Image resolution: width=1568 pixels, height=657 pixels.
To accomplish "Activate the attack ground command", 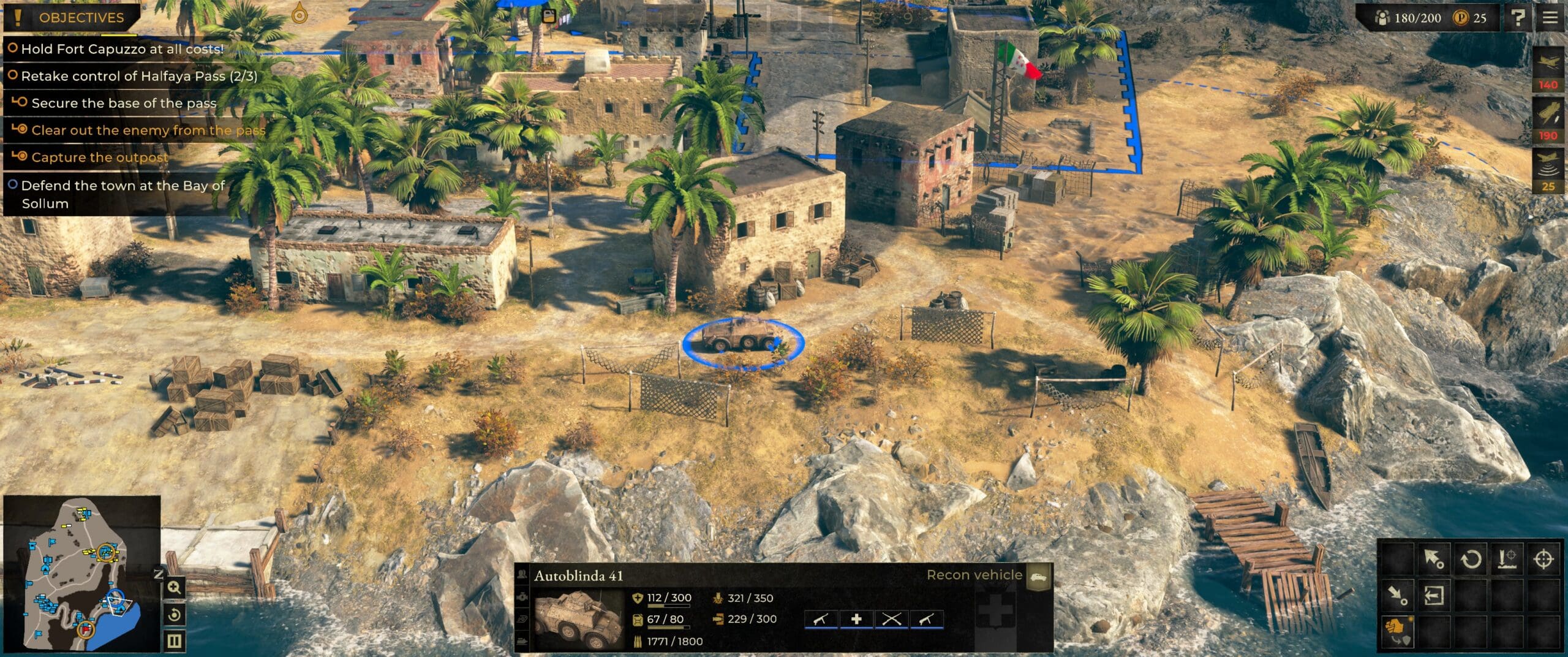I will tap(1507, 559).
